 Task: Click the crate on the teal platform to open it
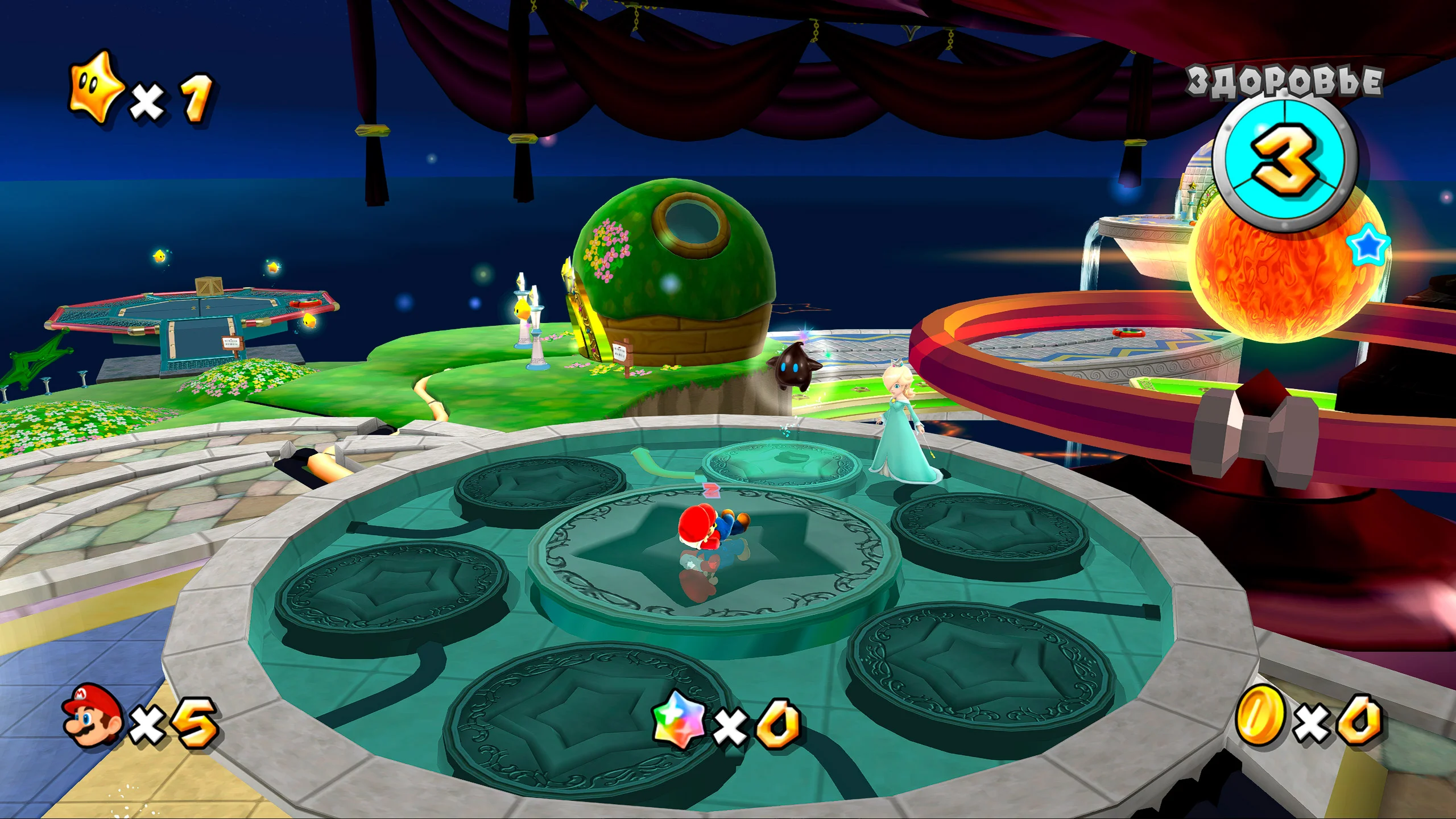pyautogui.click(x=209, y=286)
